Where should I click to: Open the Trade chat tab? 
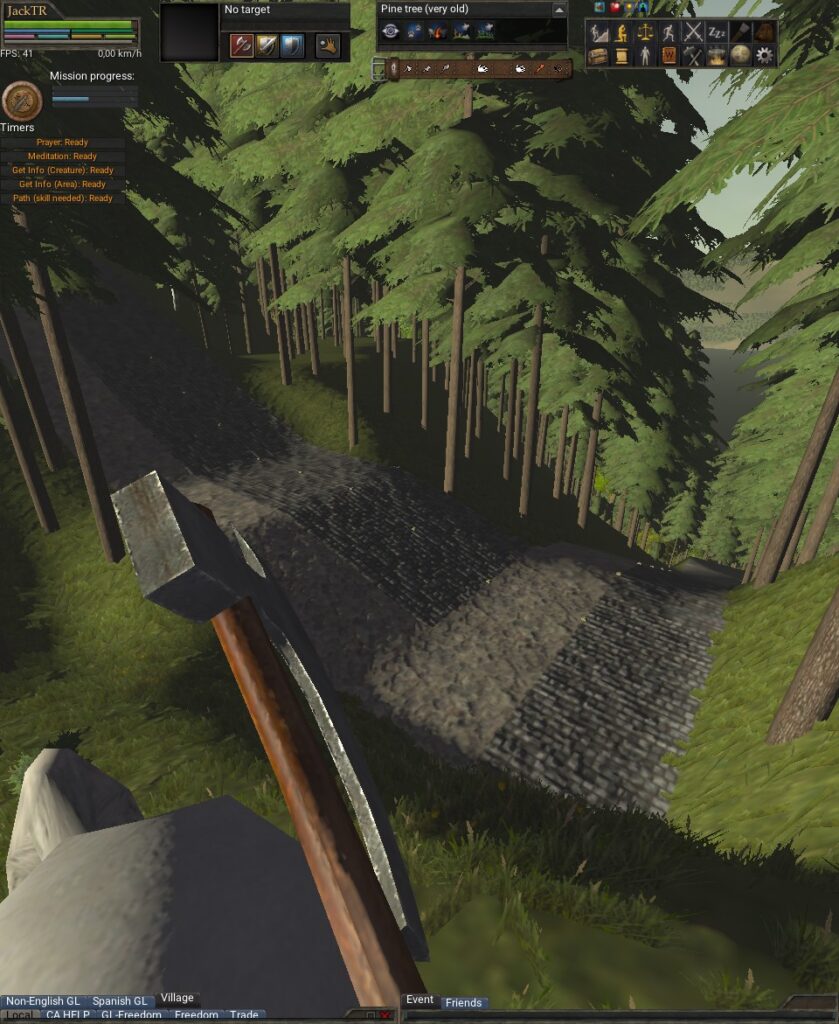pos(244,1016)
